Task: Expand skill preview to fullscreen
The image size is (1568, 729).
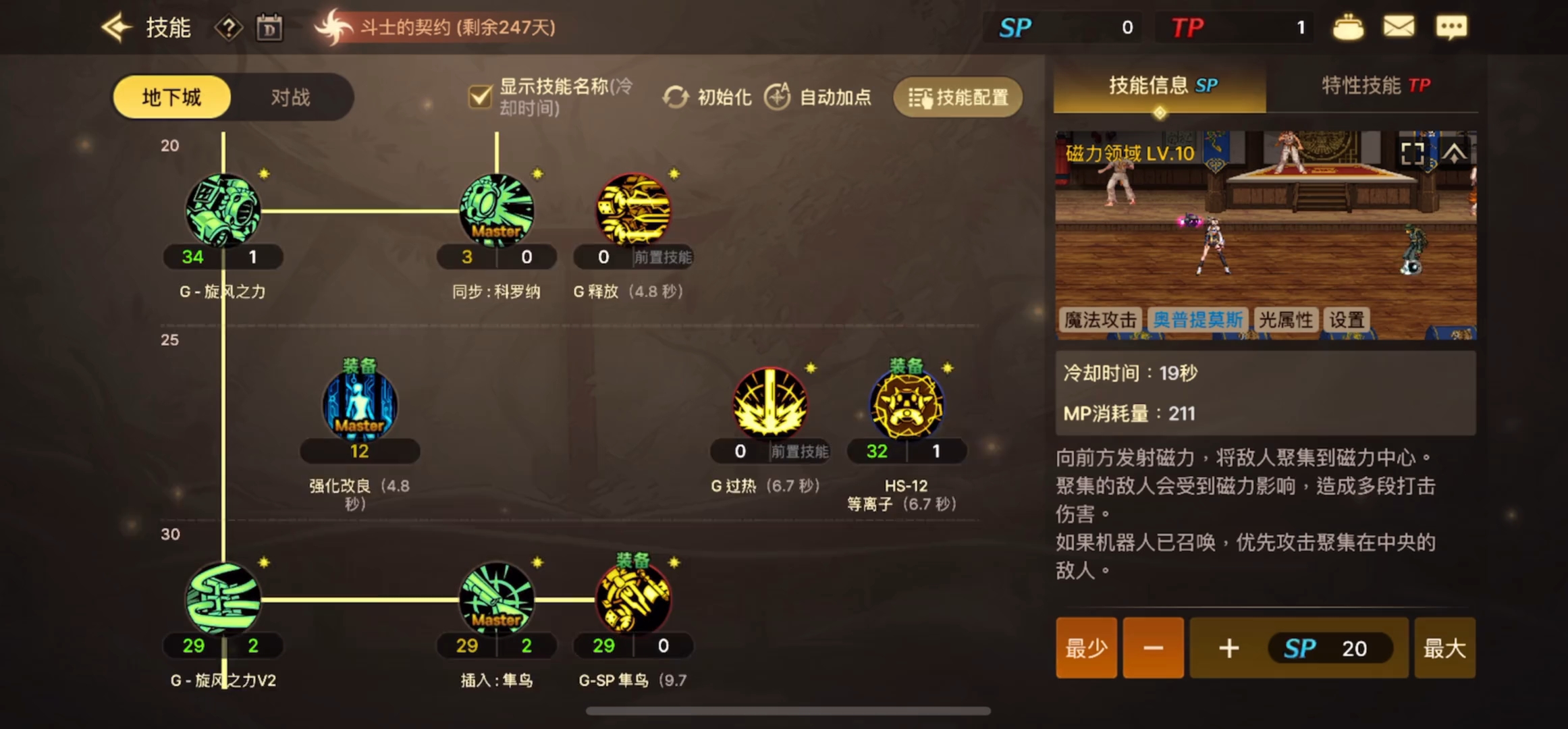Action: 1412,154
